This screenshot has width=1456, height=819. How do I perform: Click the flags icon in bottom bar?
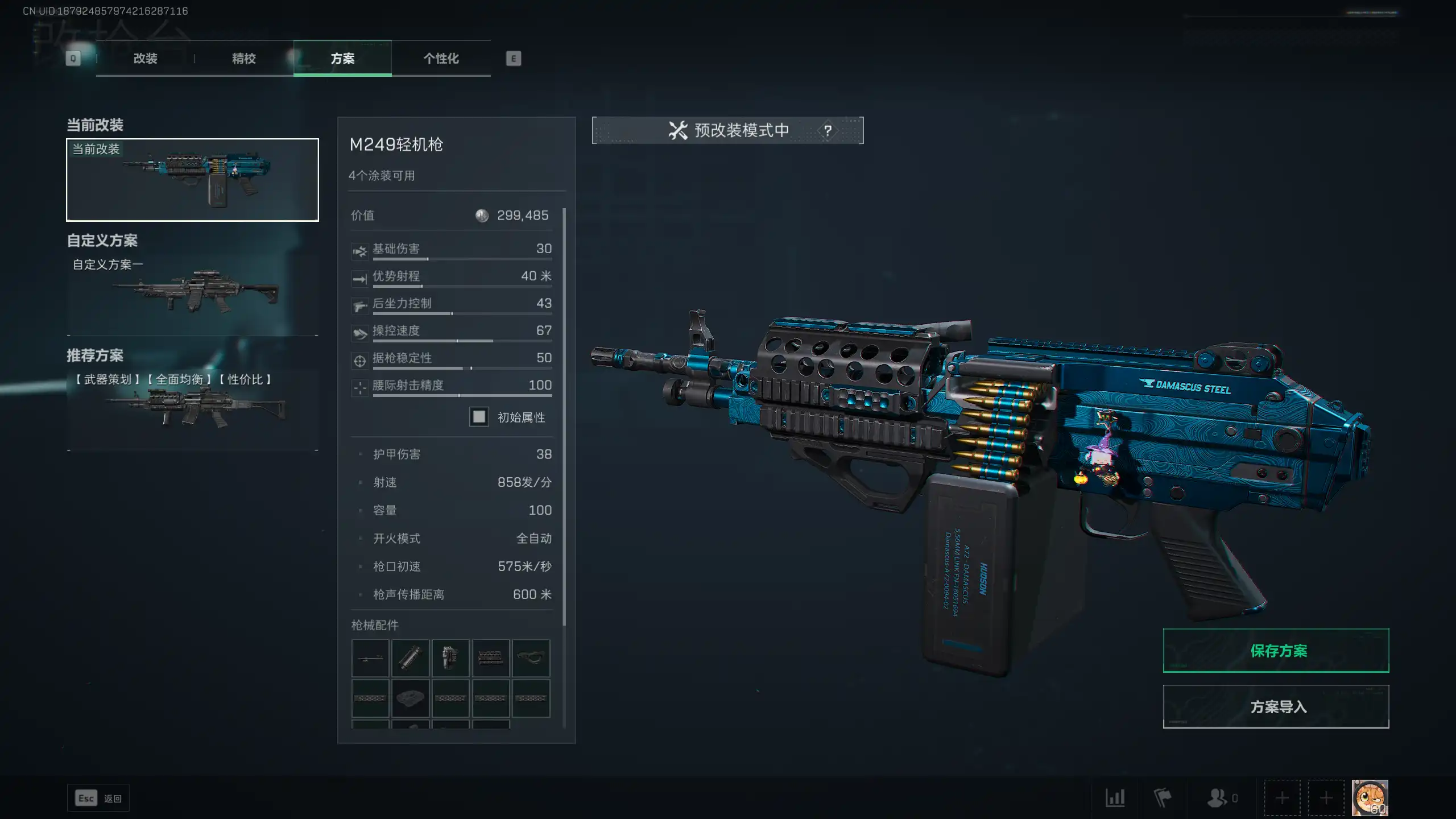click(x=1162, y=798)
